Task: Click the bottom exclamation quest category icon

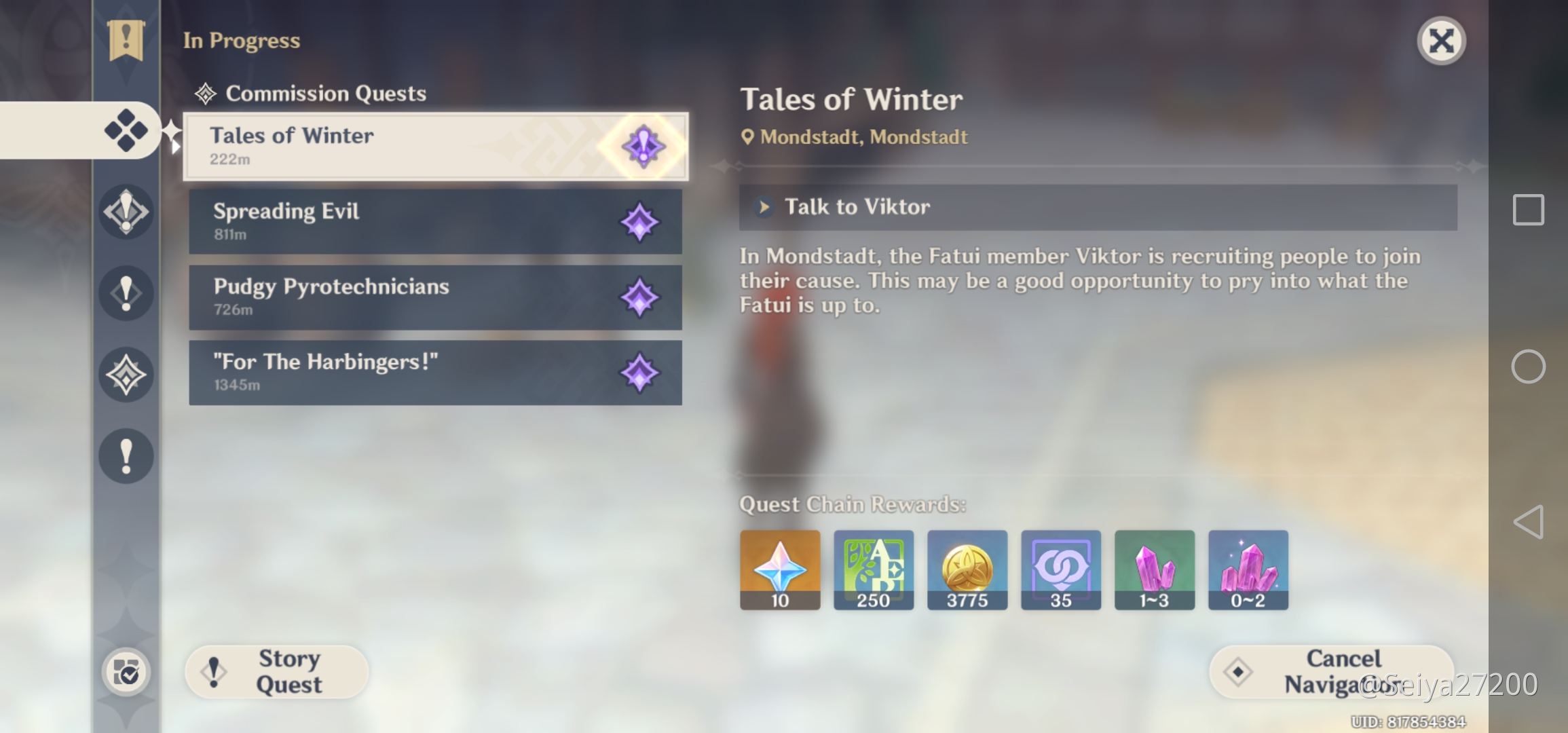Action: coord(126,456)
